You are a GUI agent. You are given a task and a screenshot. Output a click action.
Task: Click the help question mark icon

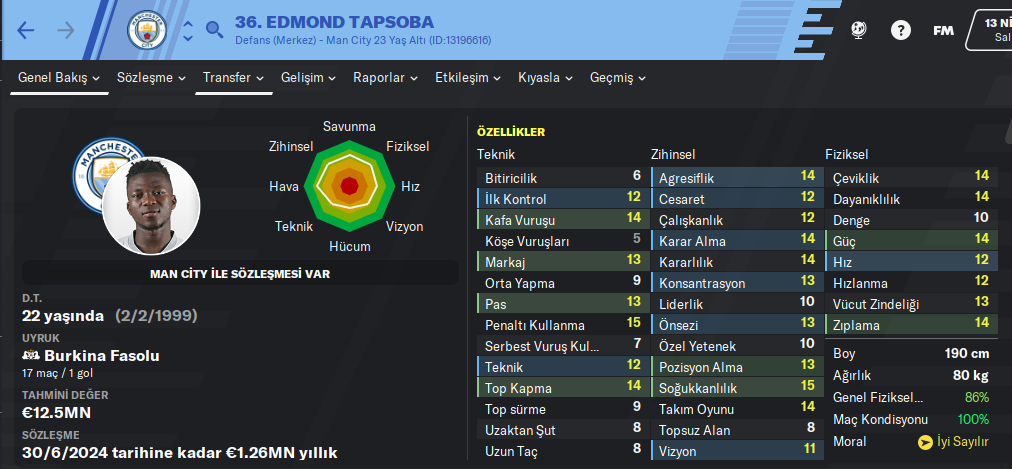click(901, 30)
